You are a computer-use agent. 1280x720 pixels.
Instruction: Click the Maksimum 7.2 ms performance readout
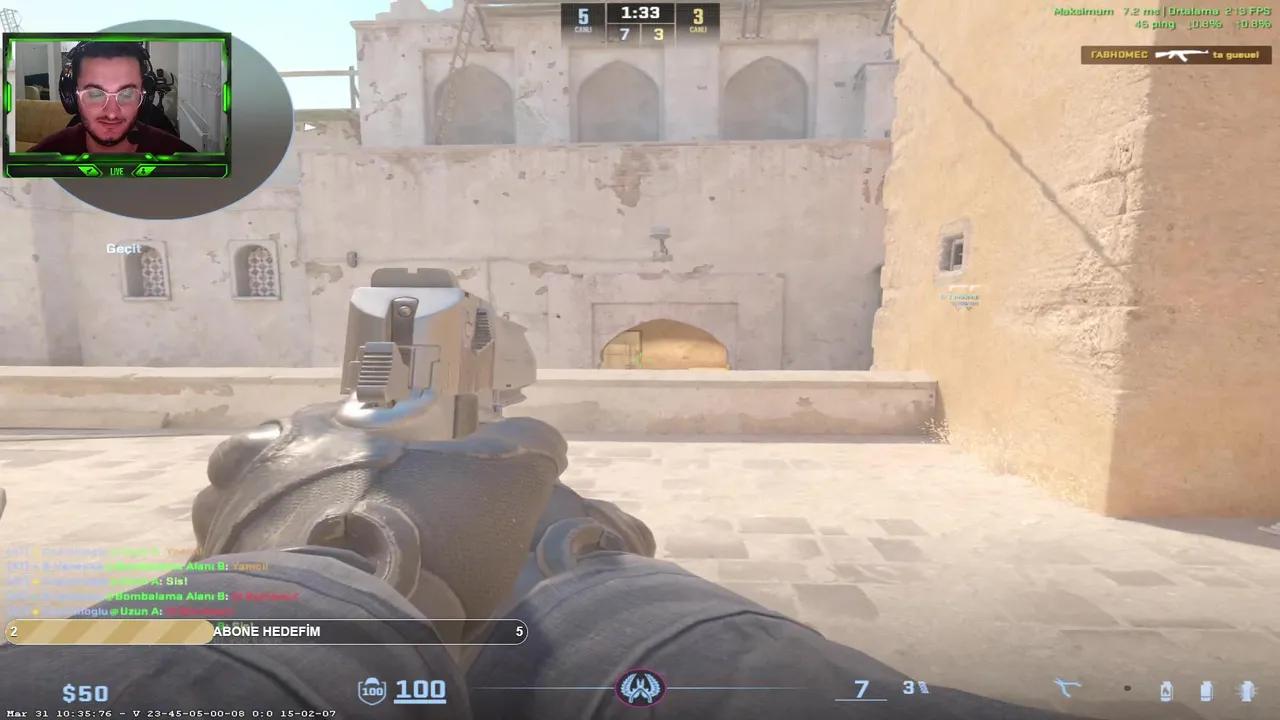click(x=1098, y=12)
